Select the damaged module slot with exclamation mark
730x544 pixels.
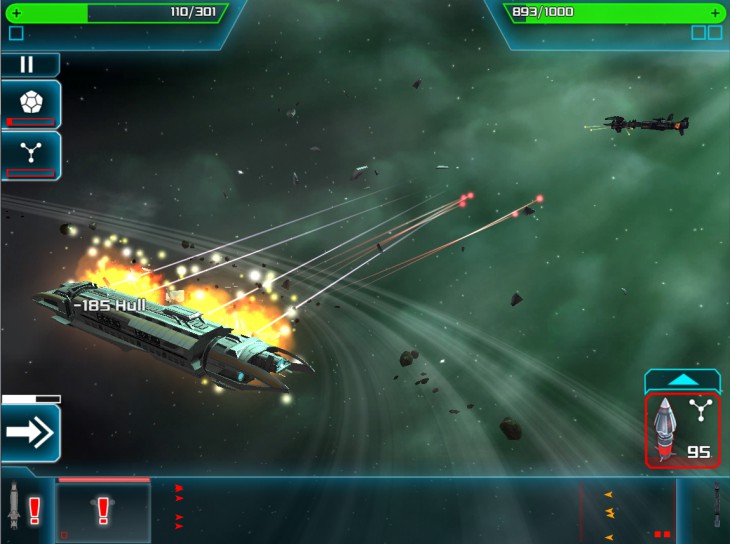click(103, 511)
